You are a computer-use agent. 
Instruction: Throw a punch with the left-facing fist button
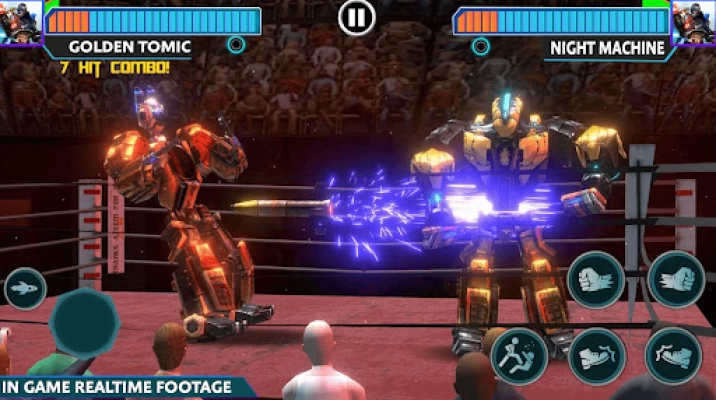point(597,279)
